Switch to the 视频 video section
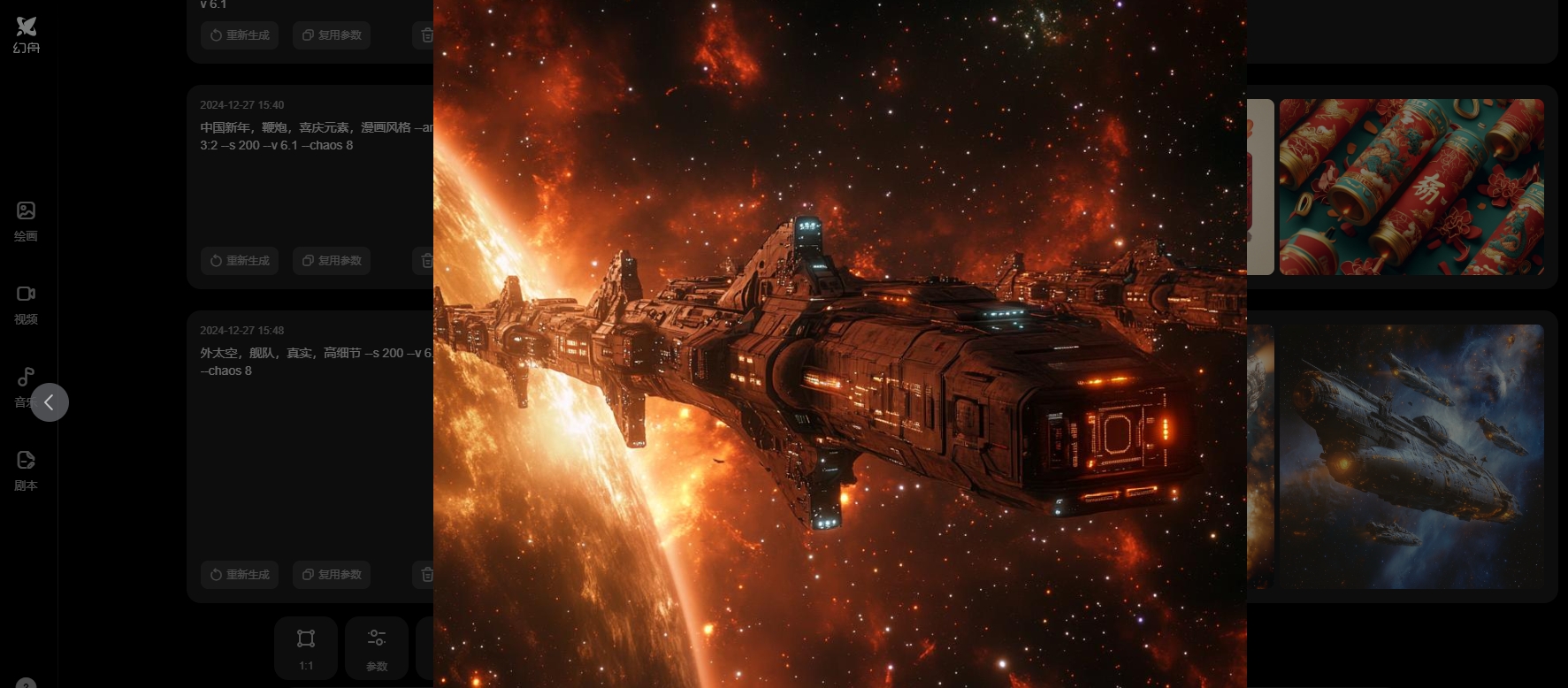 [26, 303]
